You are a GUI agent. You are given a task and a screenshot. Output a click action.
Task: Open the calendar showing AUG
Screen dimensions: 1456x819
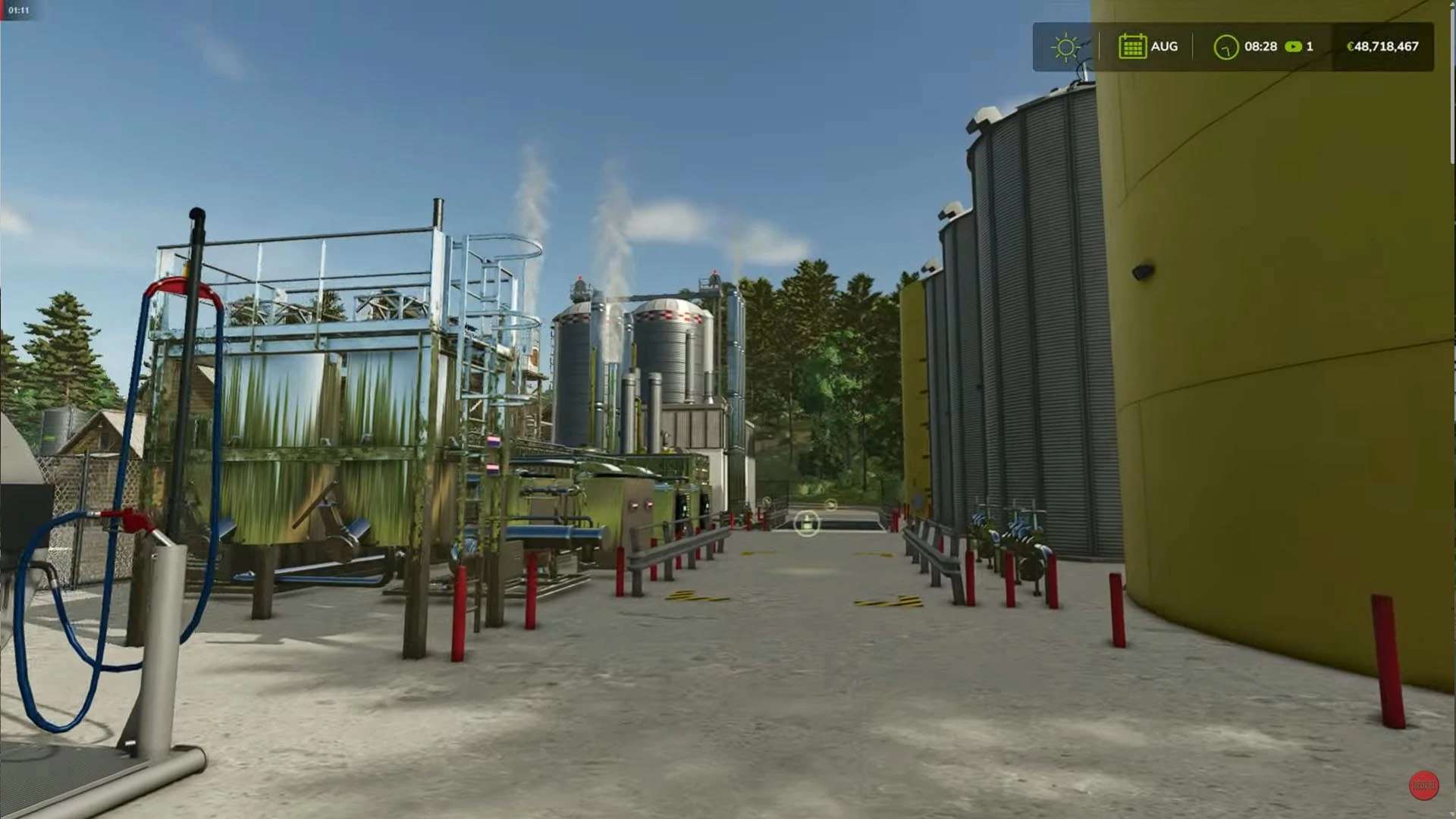1131,46
